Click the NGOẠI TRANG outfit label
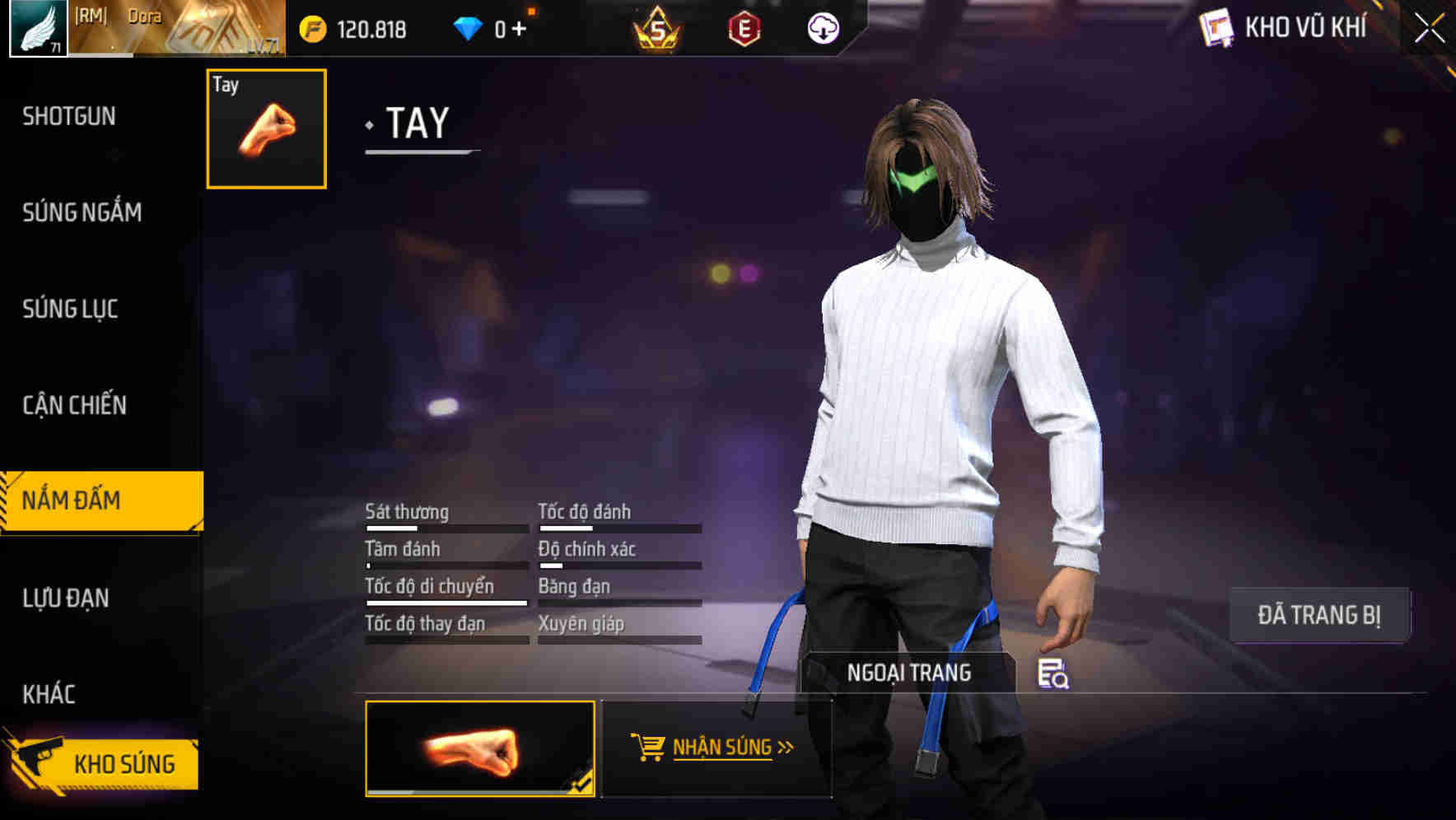Image resolution: width=1456 pixels, height=820 pixels. [x=910, y=672]
